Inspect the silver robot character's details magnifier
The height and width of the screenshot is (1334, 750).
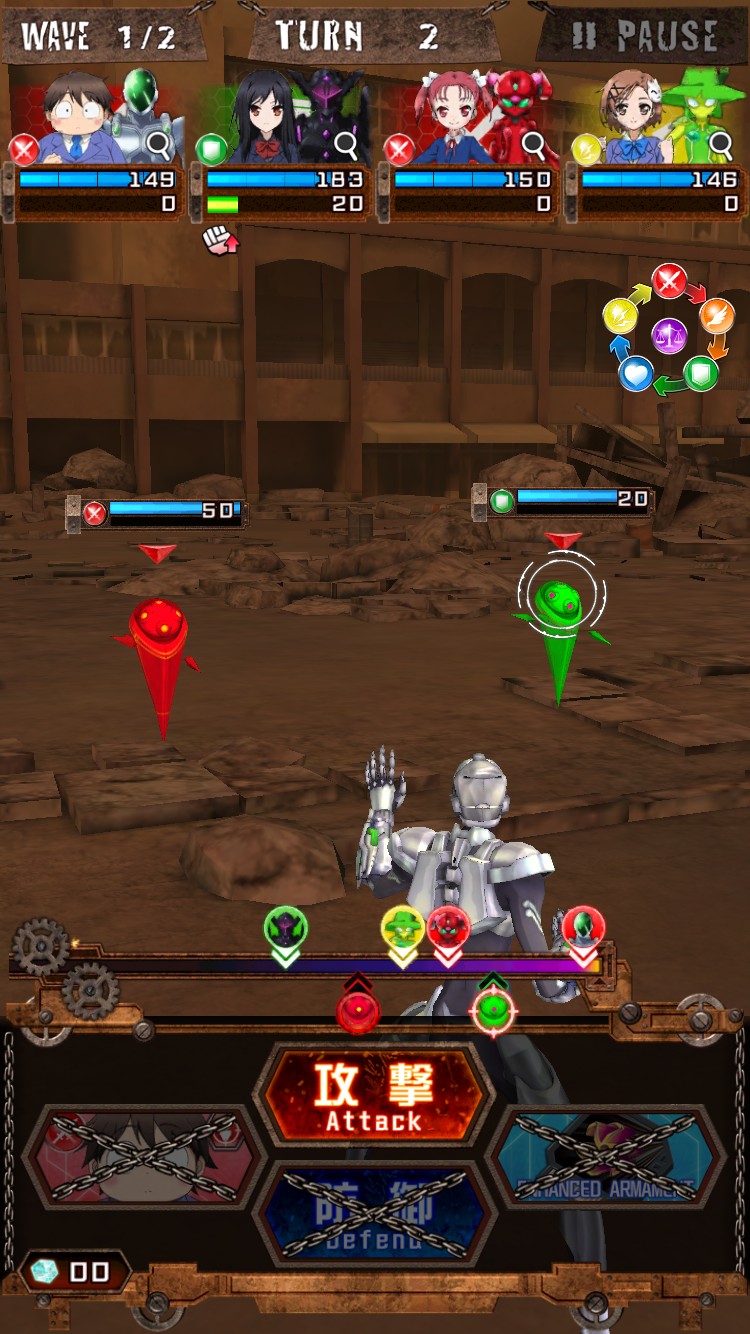click(159, 146)
